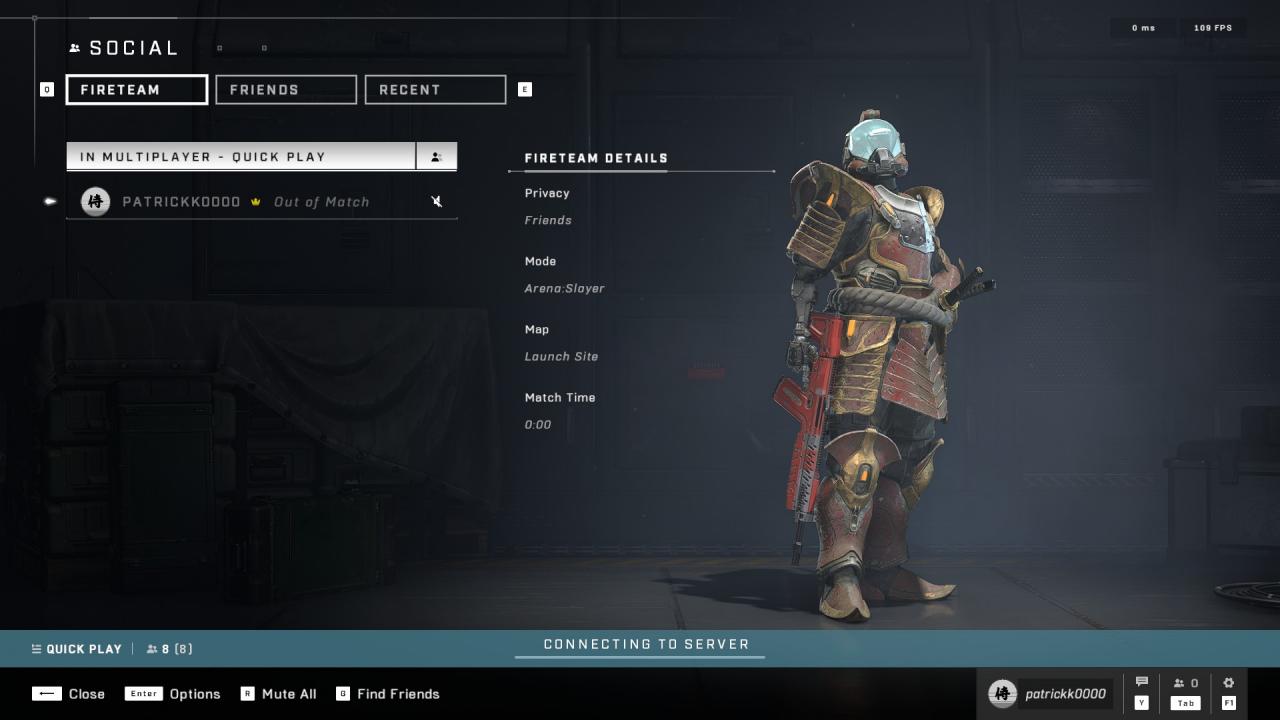Open the chat speech bubble icon
The width and height of the screenshot is (1280, 720).
[1142, 683]
